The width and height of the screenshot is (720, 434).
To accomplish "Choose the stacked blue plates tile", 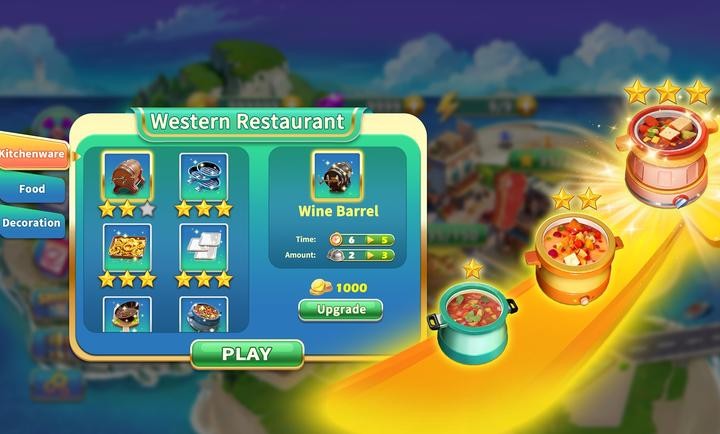I will (x=203, y=176).
